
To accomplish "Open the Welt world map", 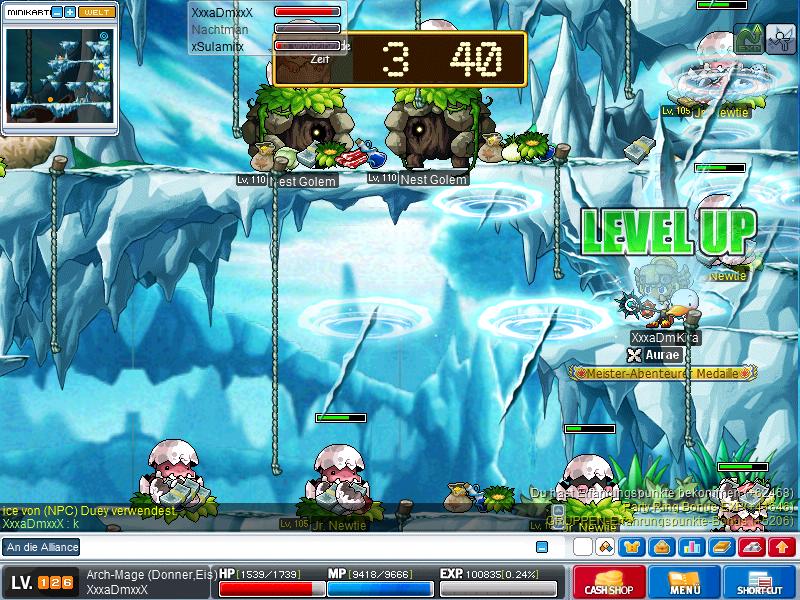I will (x=97, y=12).
